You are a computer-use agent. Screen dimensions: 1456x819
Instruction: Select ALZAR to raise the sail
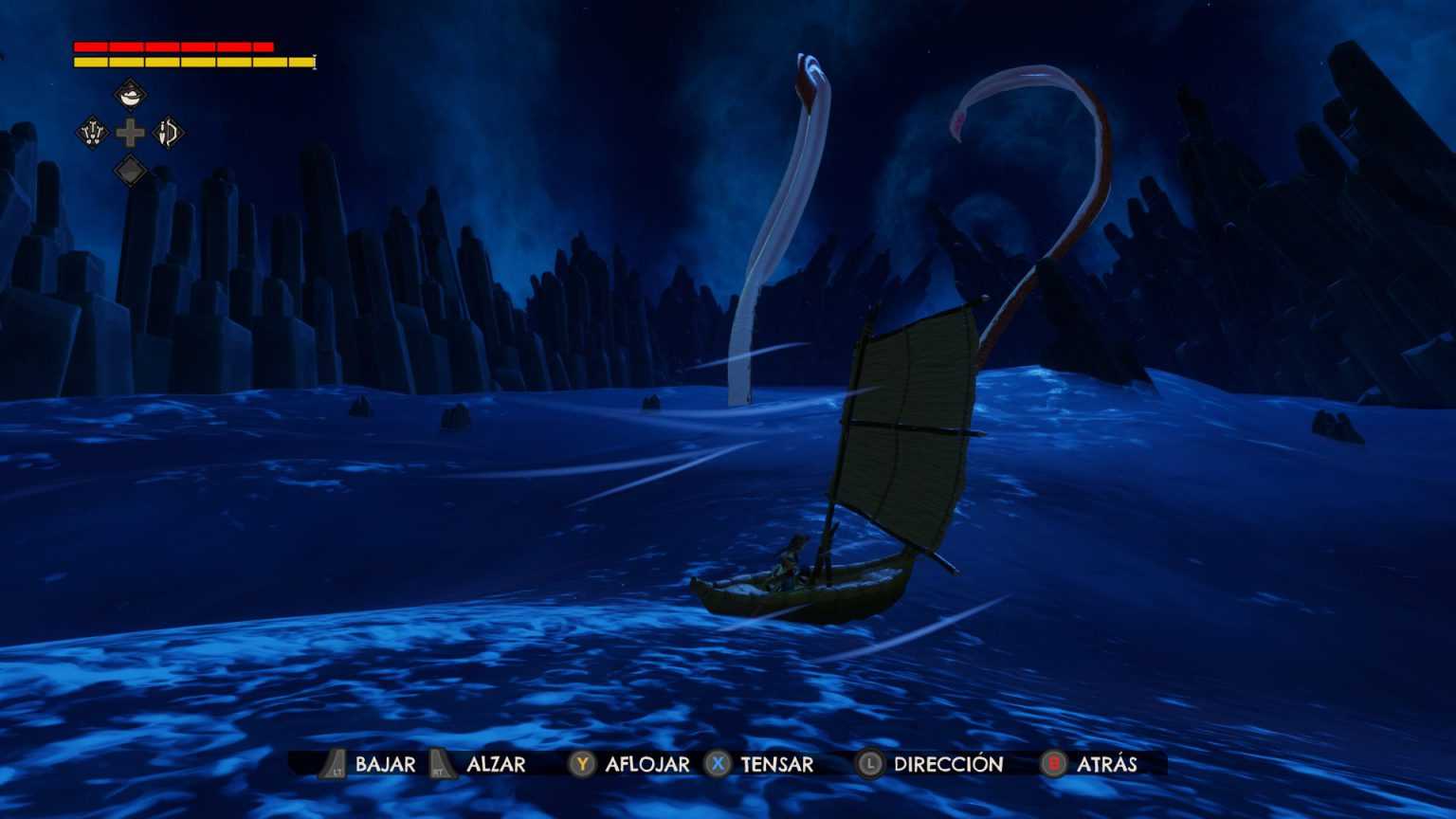click(496, 764)
